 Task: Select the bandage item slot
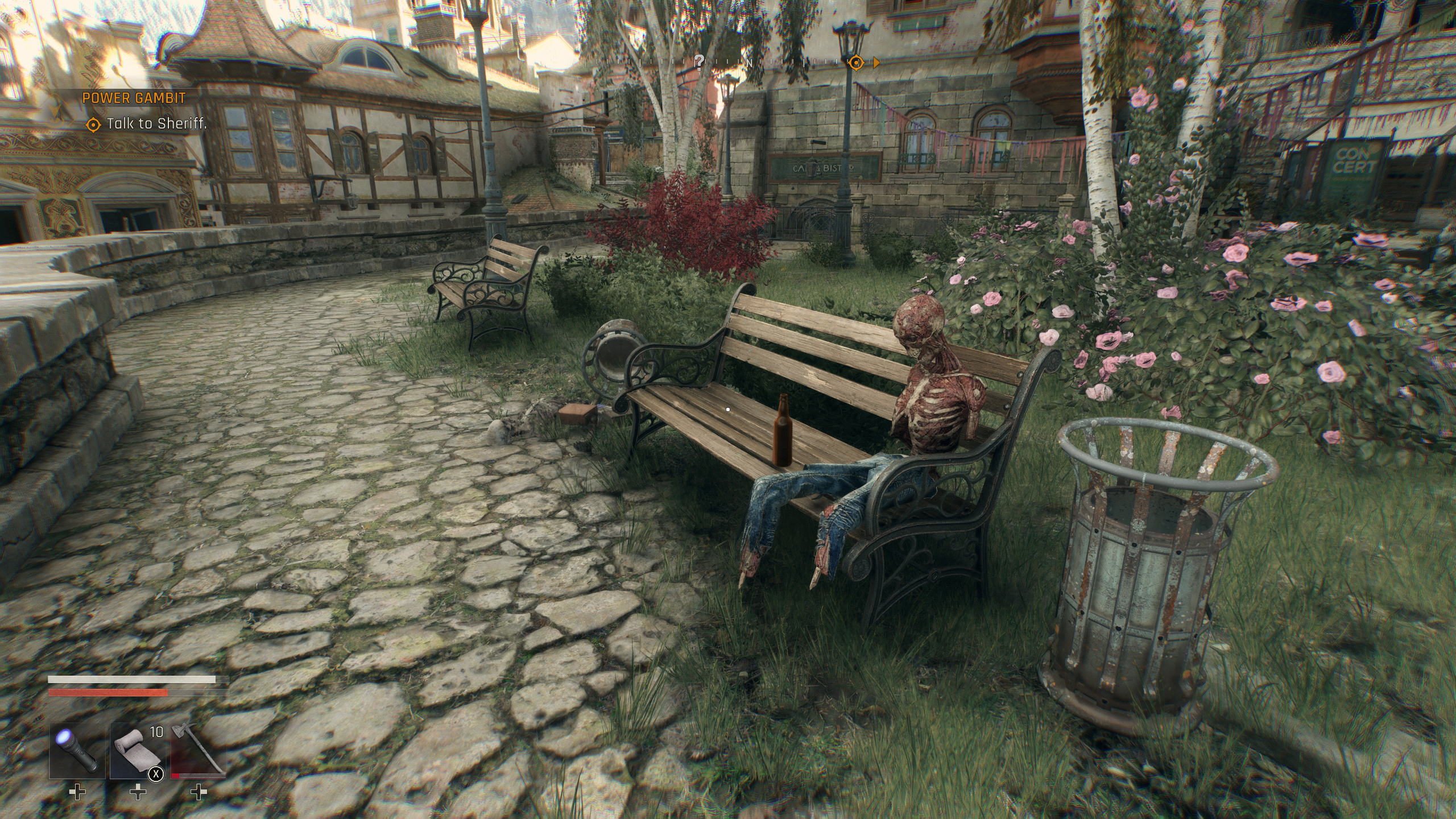pyautogui.click(x=137, y=750)
